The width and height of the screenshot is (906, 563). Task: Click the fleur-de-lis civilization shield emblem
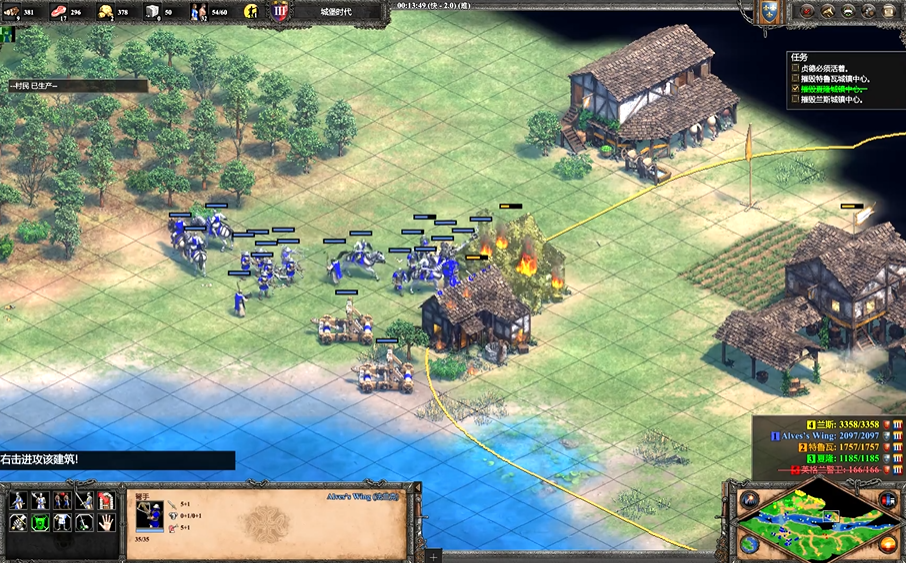[768, 12]
